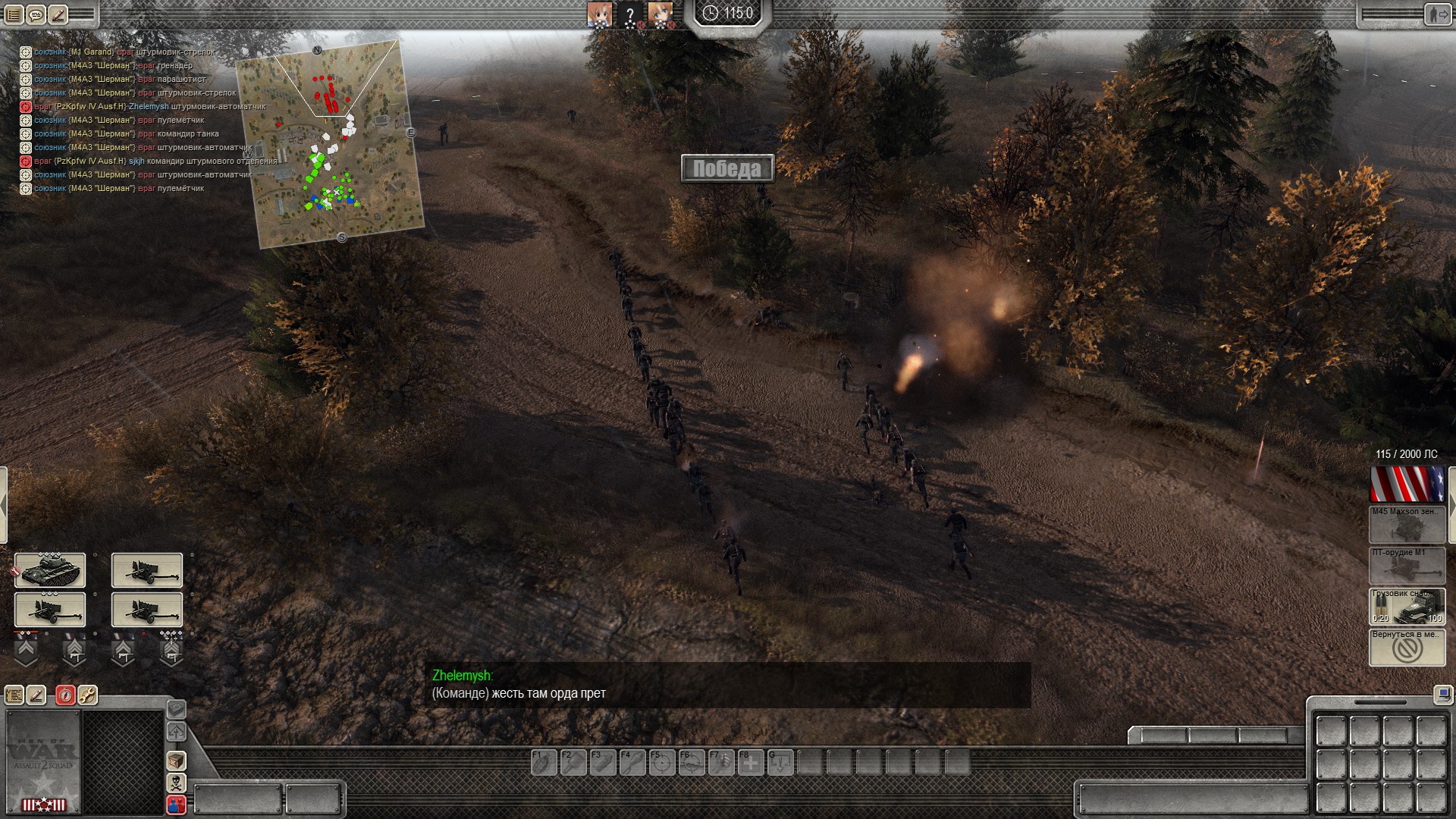The image size is (1456, 819).
Task: Open the tactical minimap
Action: 330,144
